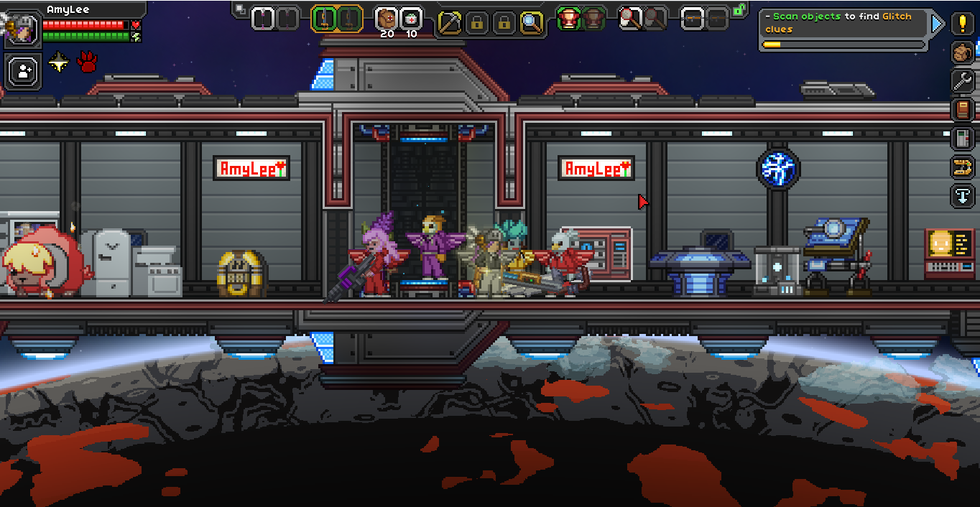
Task: Select the pickaxe matter manipulator tool
Action: click(450, 20)
